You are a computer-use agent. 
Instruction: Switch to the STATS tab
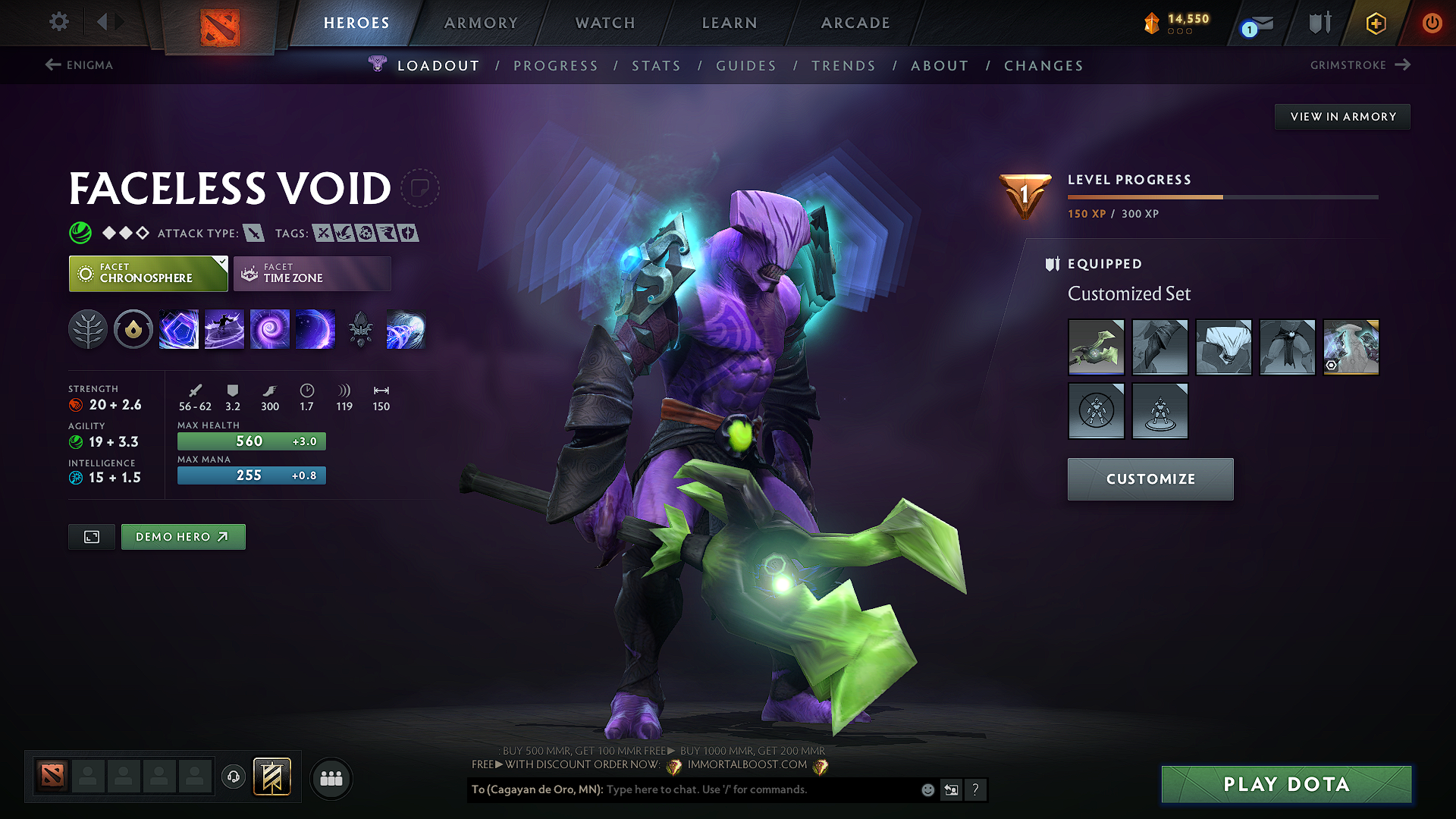tap(657, 65)
